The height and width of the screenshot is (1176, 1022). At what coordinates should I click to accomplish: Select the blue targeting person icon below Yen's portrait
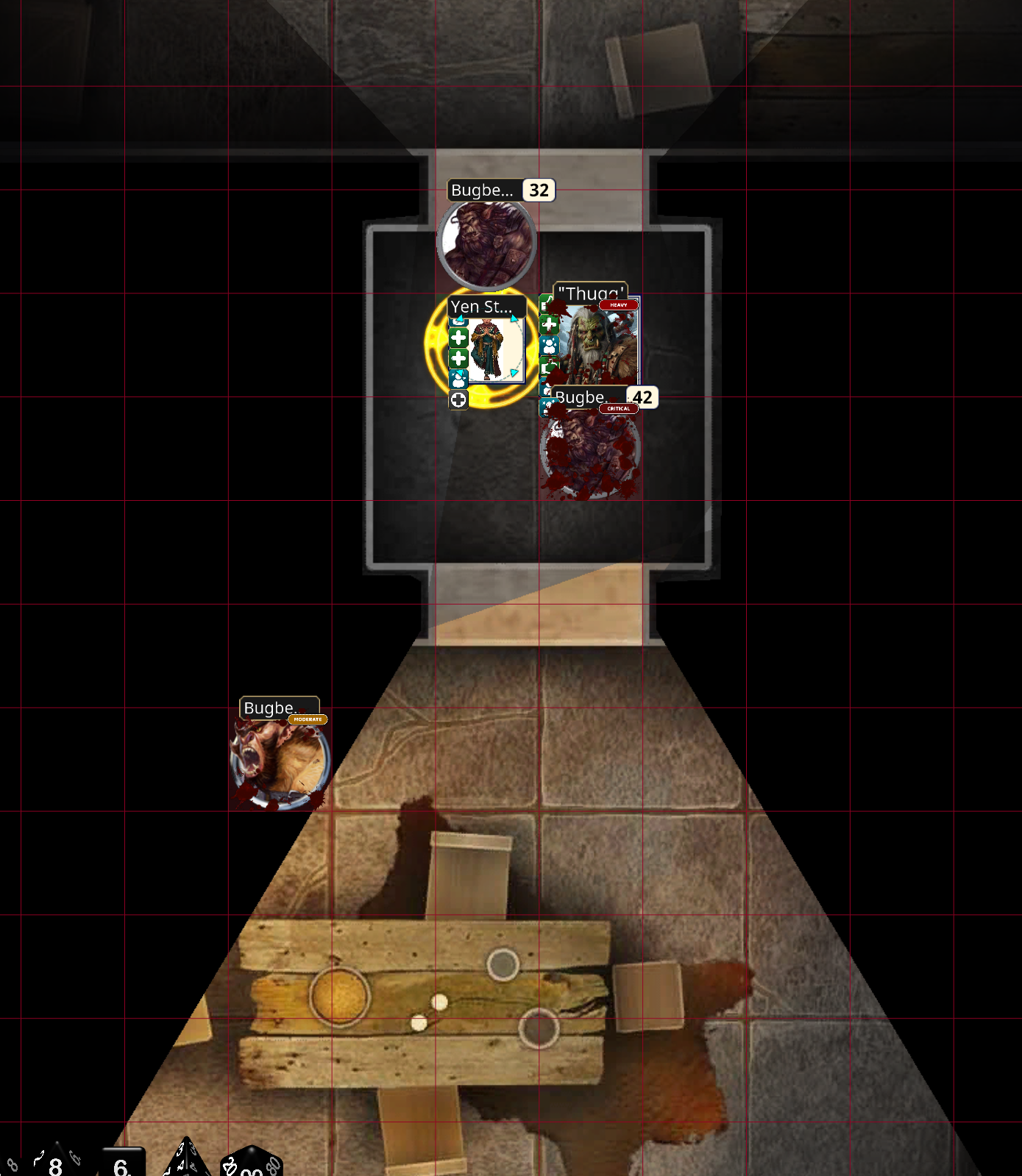458,380
